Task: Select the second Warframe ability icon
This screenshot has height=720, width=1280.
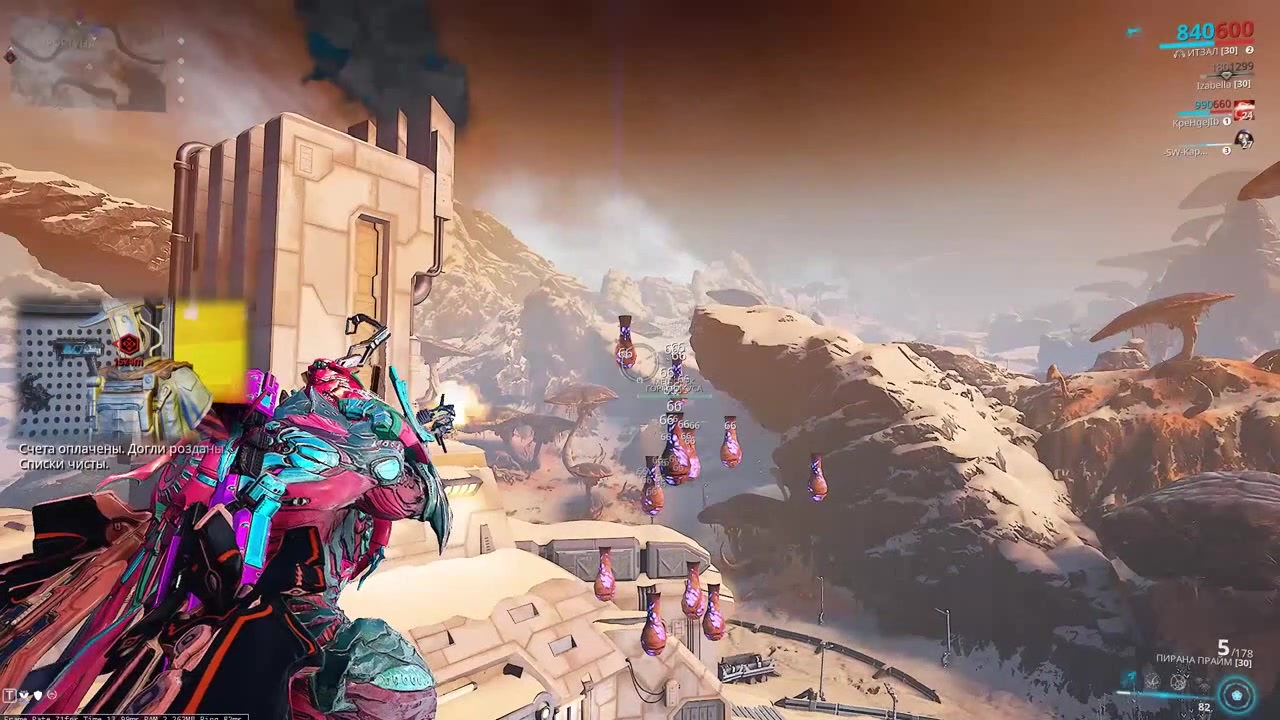Action: point(1152,681)
